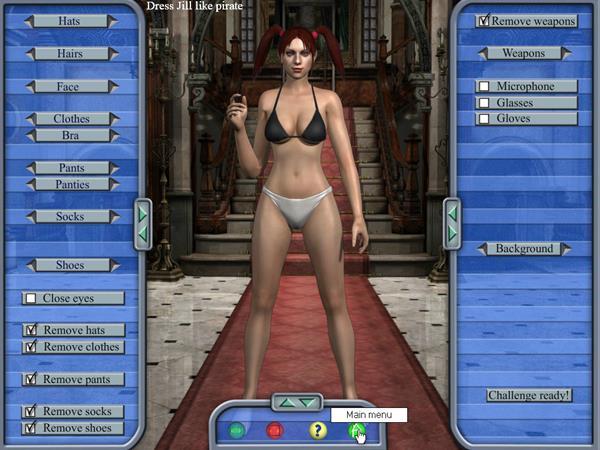Viewport: 600px width, 450px height.
Task: Choose the Weapons selector button
Action: [524, 52]
